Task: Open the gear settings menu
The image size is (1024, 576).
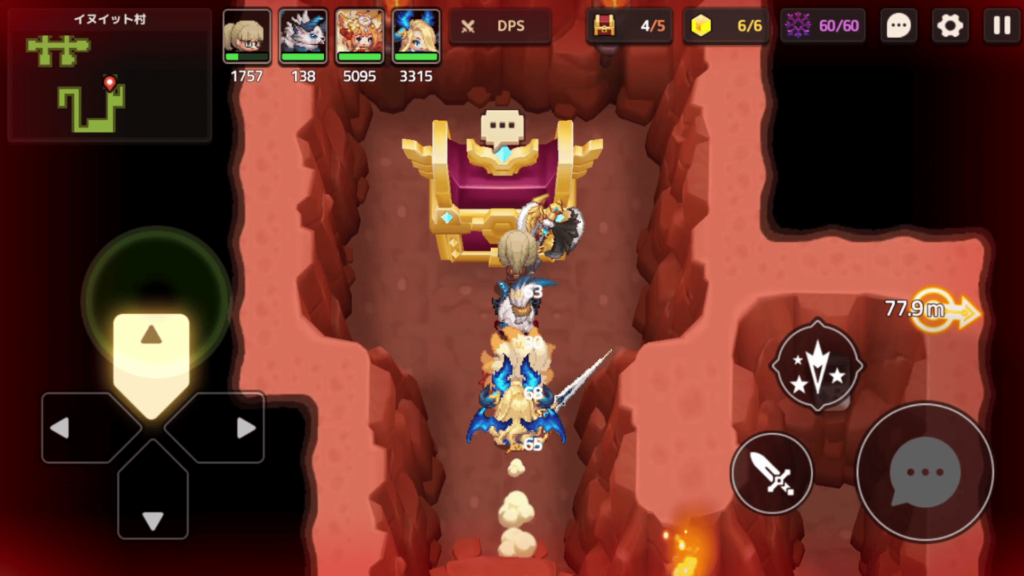Action: (950, 25)
